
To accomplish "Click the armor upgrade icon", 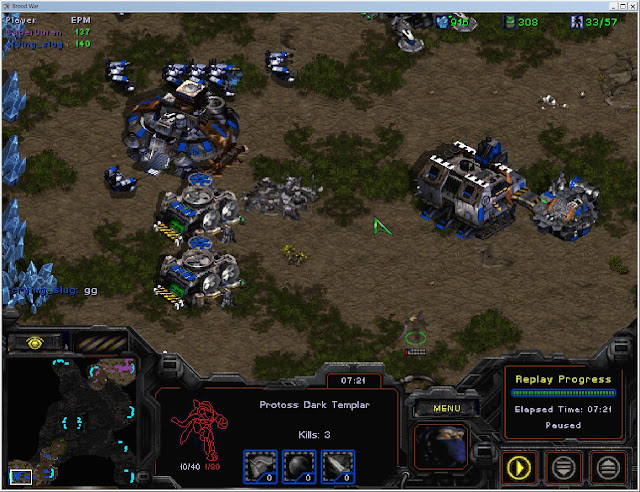I will tap(259, 464).
